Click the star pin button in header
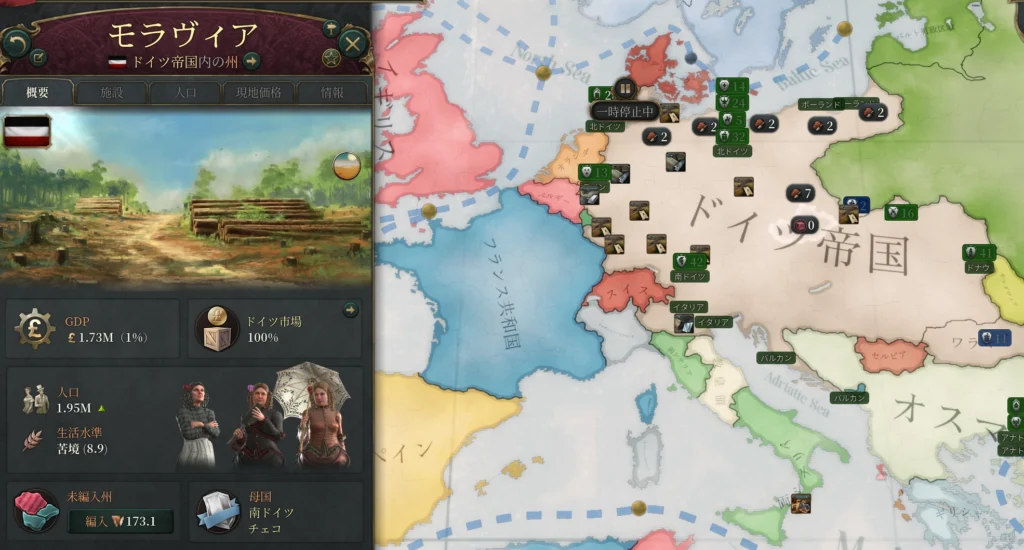Viewport: 1024px width, 550px height. (x=331, y=59)
